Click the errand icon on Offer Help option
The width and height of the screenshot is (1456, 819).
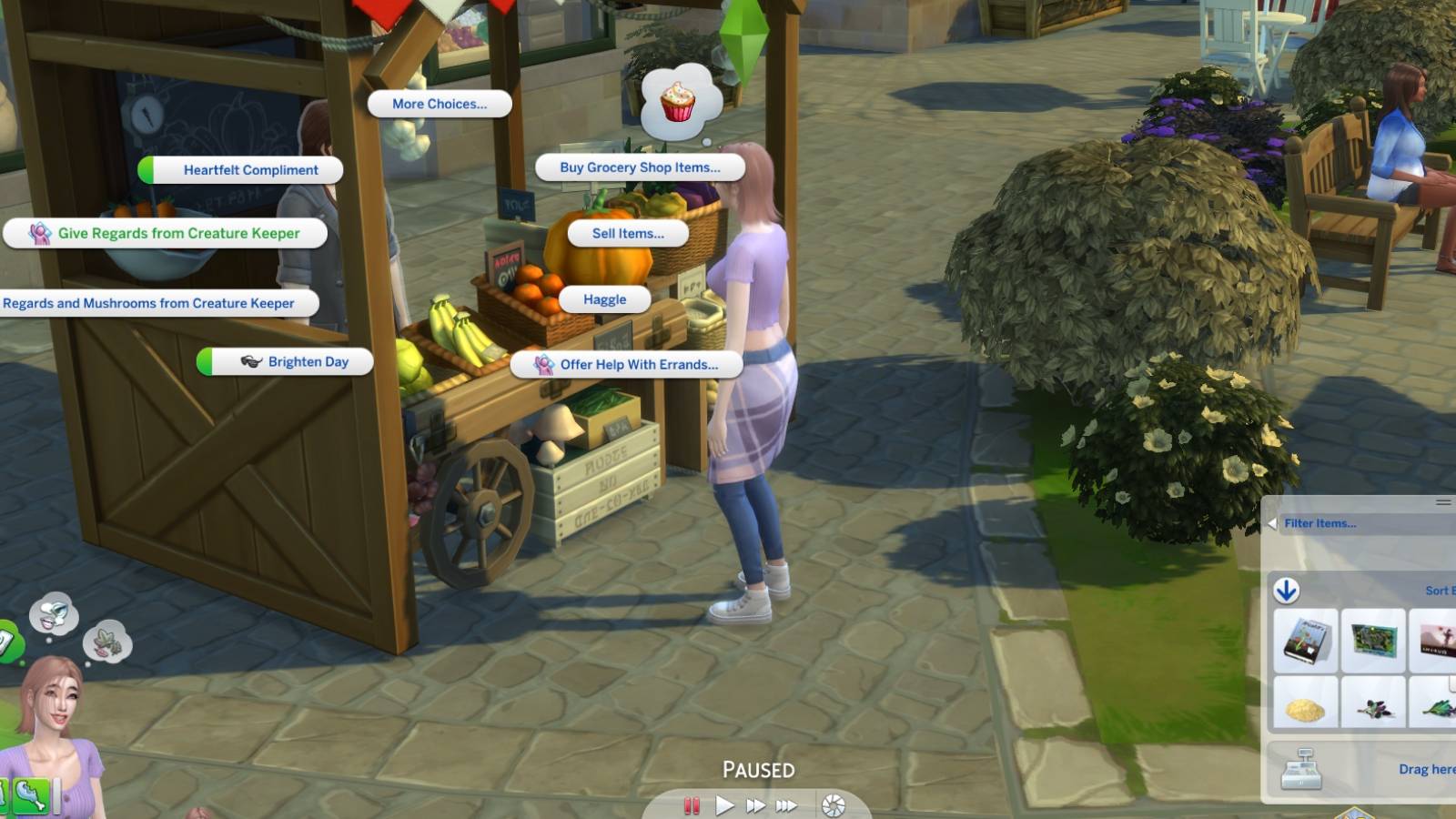tap(544, 365)
